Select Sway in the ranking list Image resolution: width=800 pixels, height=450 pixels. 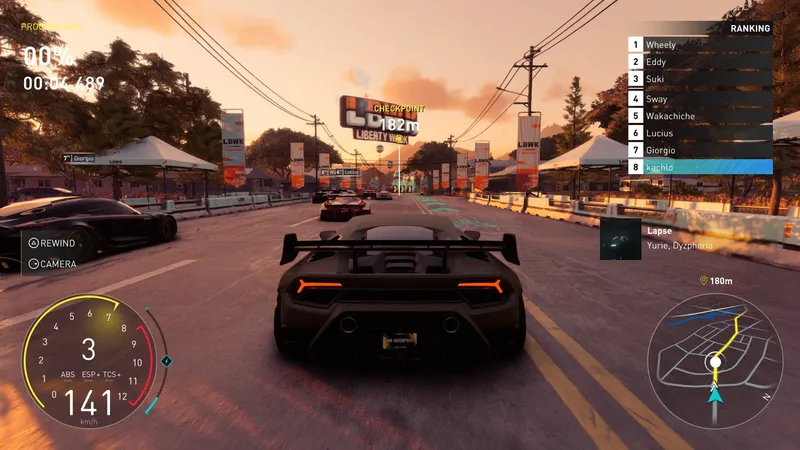tap(699, 98)
